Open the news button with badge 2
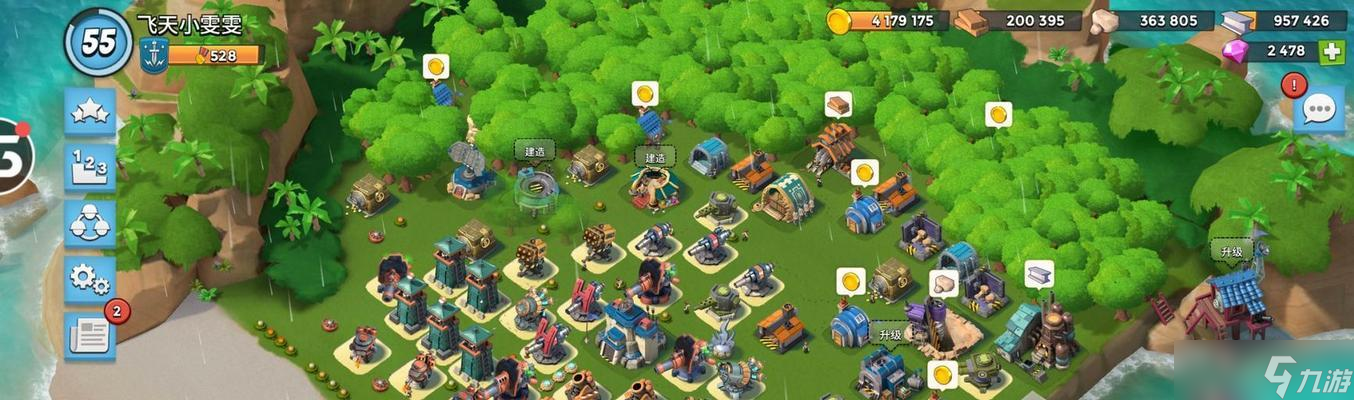 pyautogui.click(x=90, y=335)
